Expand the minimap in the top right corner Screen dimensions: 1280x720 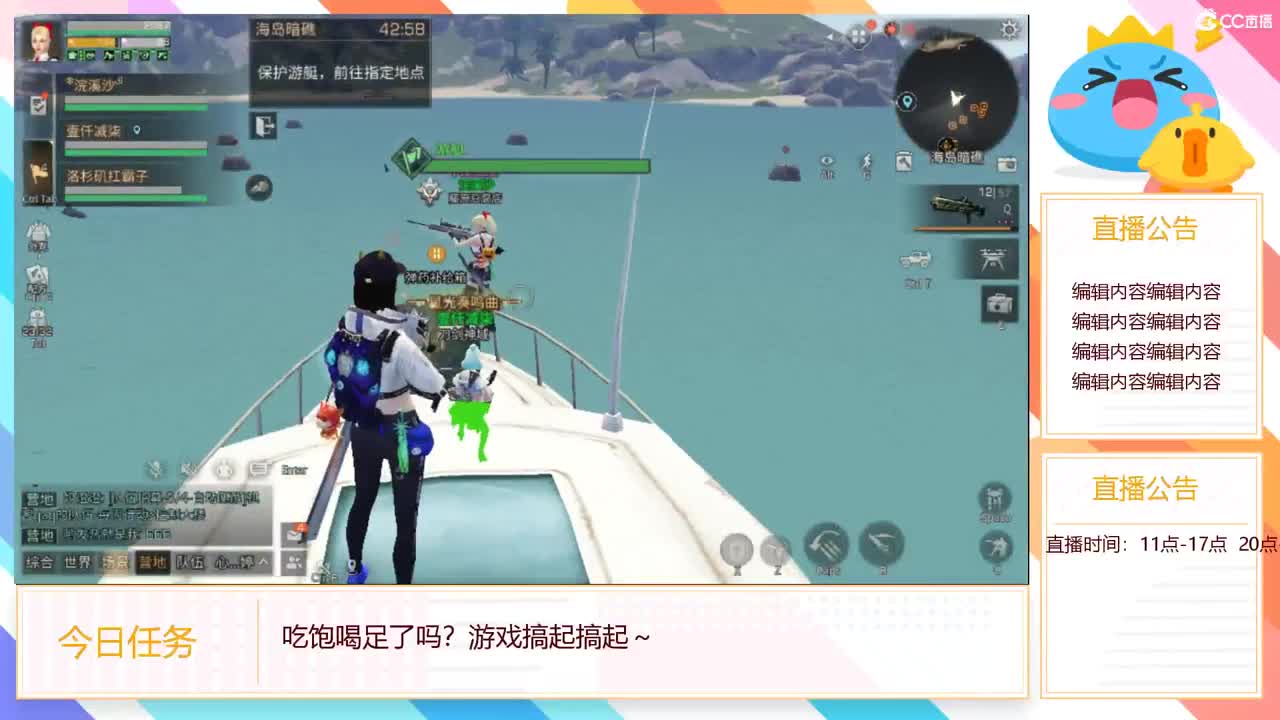pos(955,95)
